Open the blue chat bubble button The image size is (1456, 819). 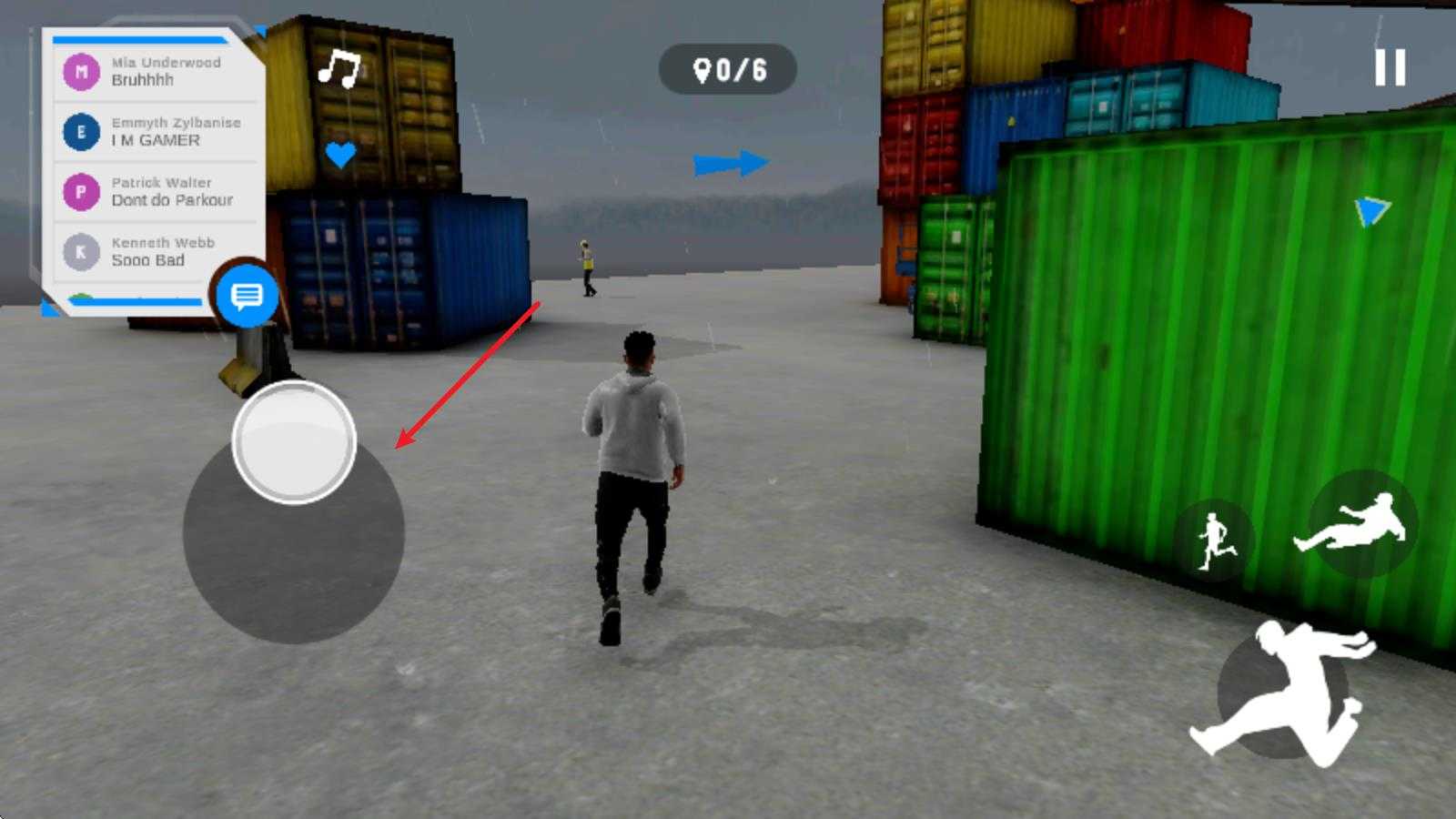tap(247, 296)
